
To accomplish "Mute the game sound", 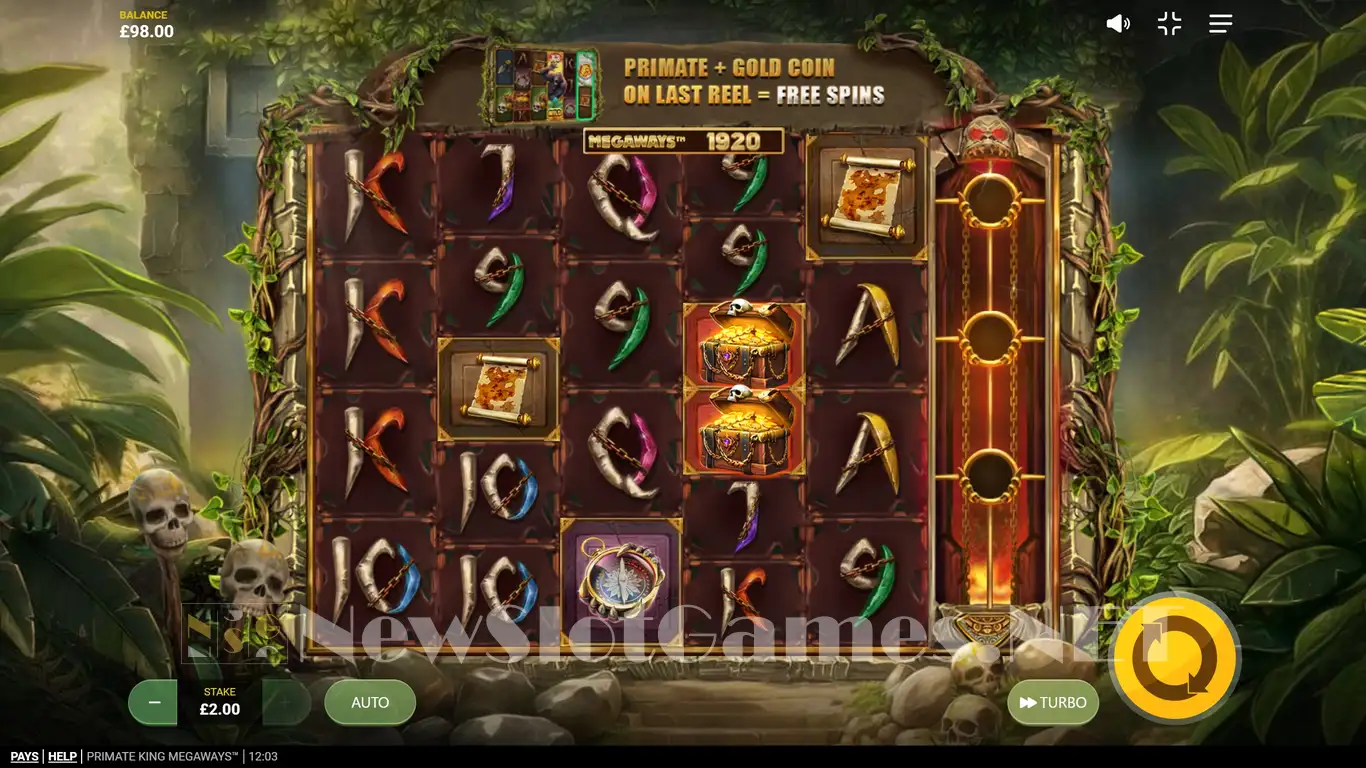I will pyautogui.click(x=1117, y=24).
